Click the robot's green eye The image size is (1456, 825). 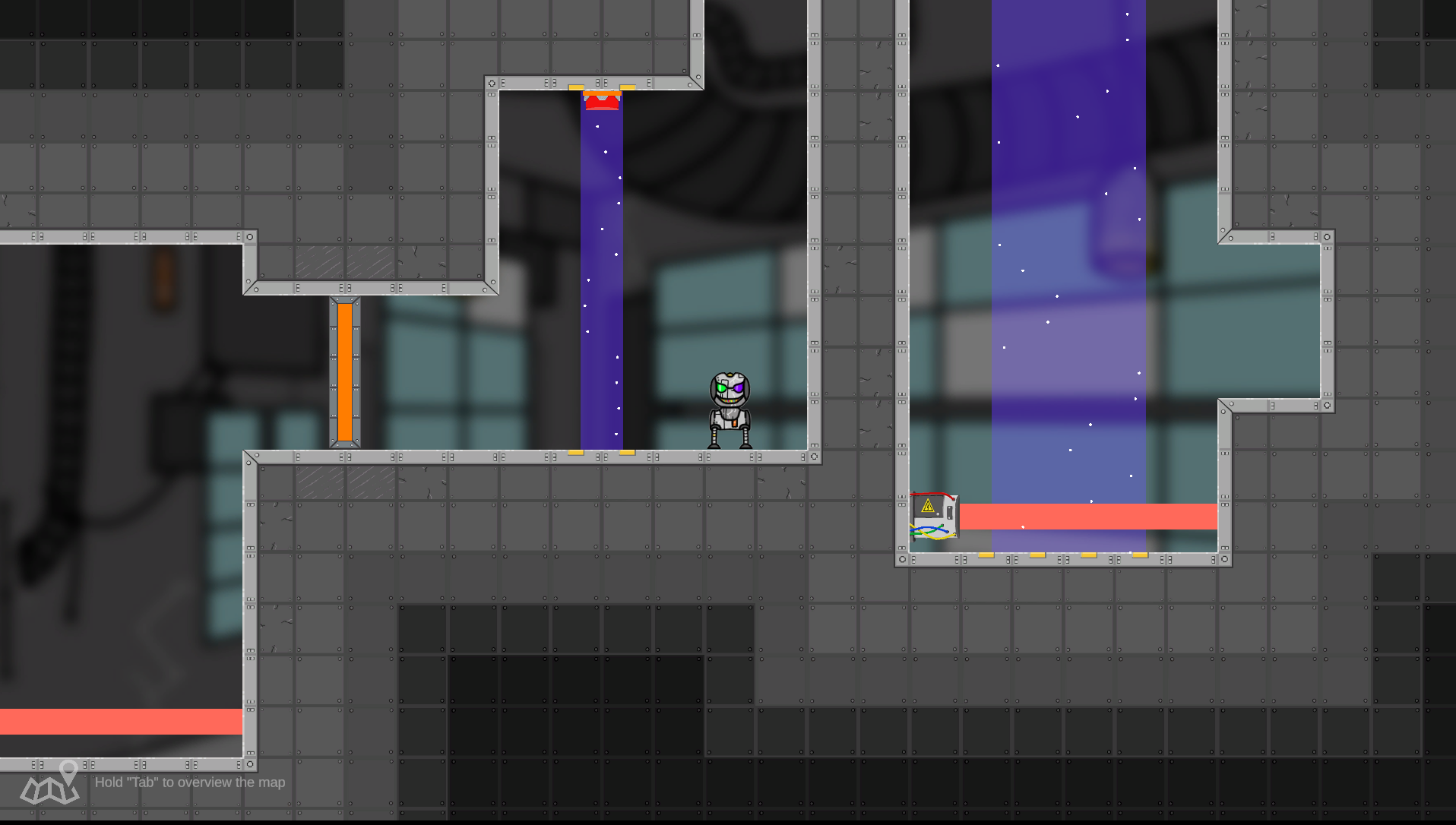(721, 387)
